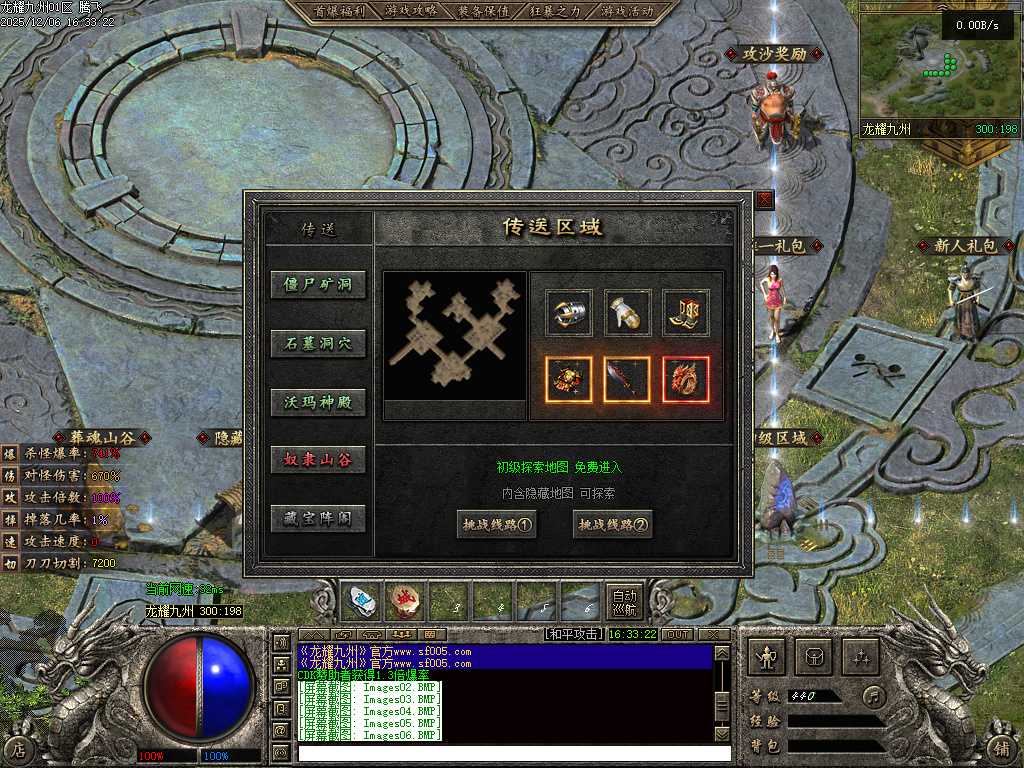Image resolution: width=1024 pixels, height=768 pixels.
Task: Inspect the white glove reward slot
Action: 627,313
